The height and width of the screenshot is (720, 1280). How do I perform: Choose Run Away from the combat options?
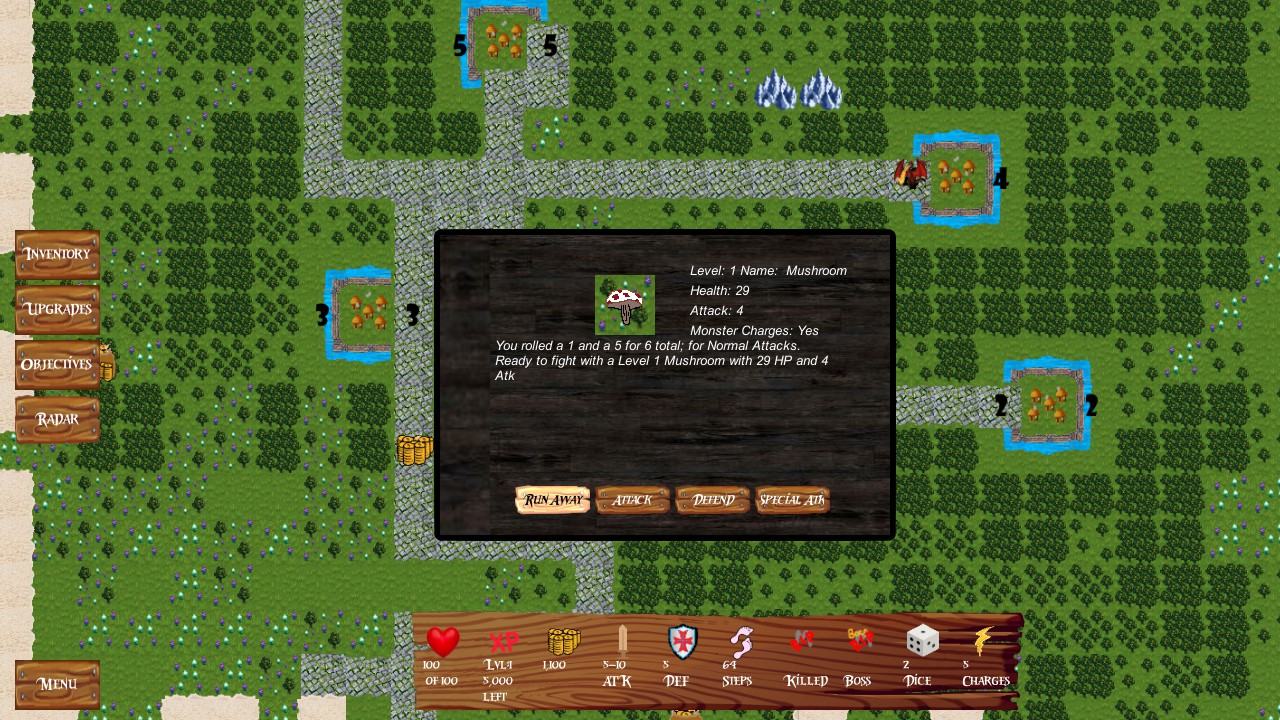tap(551, 499)
